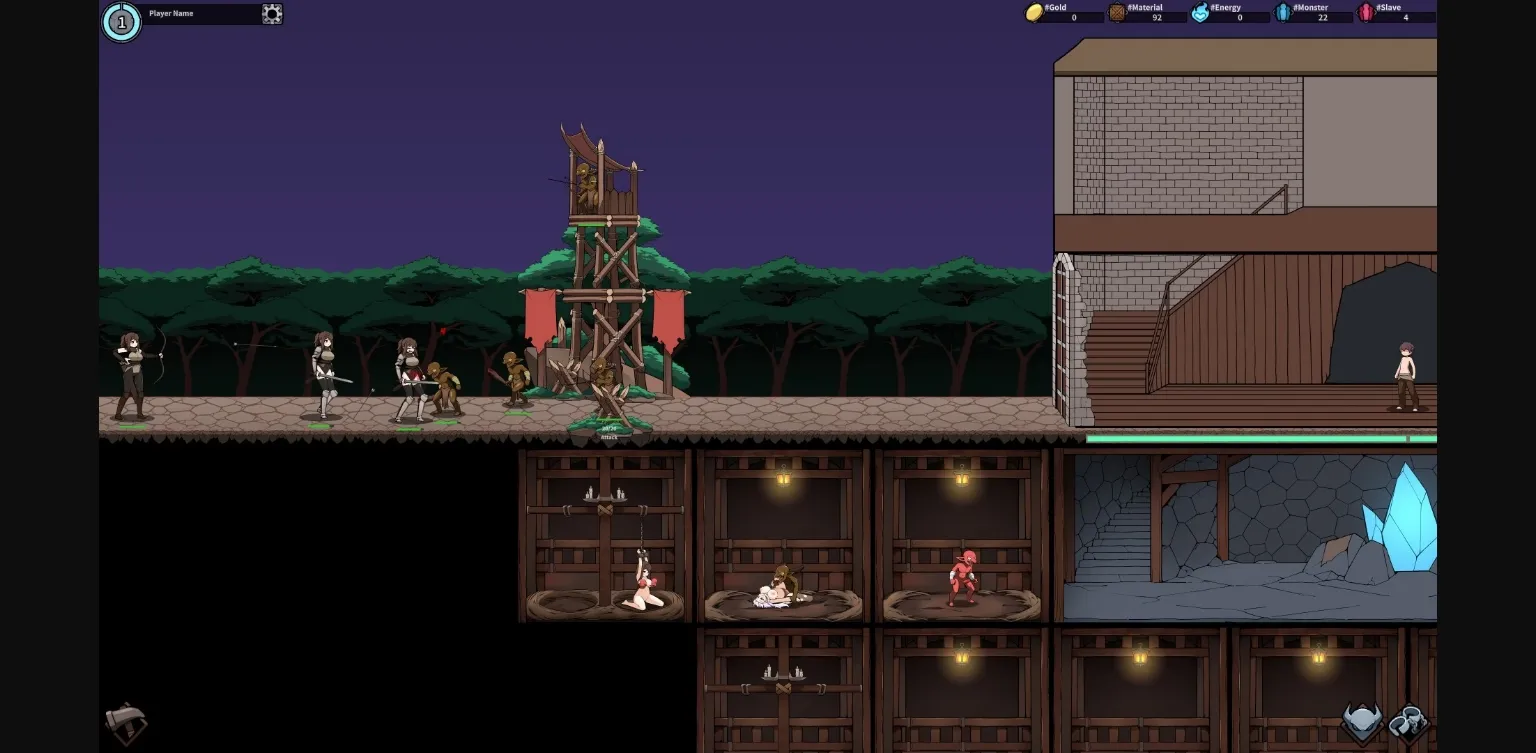Click the Gold coin resource icon
Screen dimensions: 1536x753
click(x=1034, y=12)
